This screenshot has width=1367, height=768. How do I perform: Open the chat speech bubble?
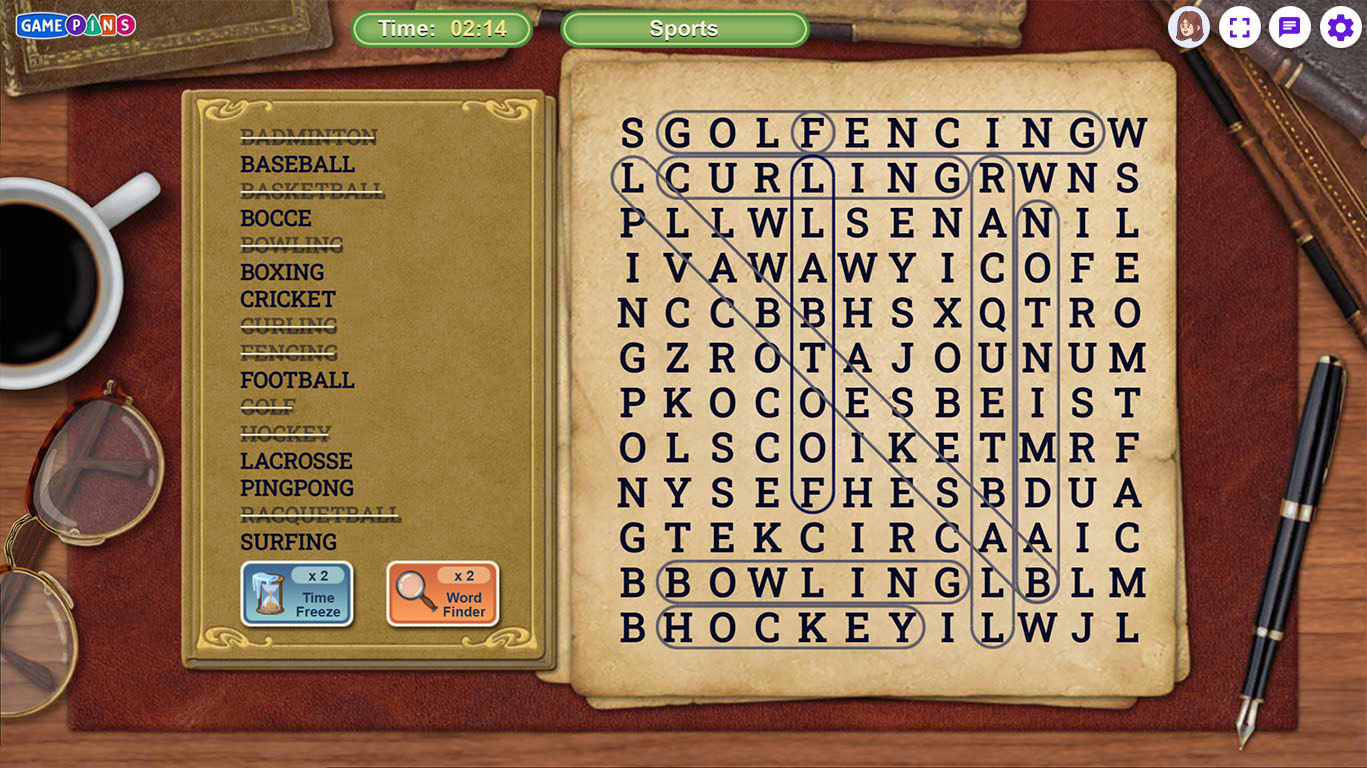(1290, 27)
